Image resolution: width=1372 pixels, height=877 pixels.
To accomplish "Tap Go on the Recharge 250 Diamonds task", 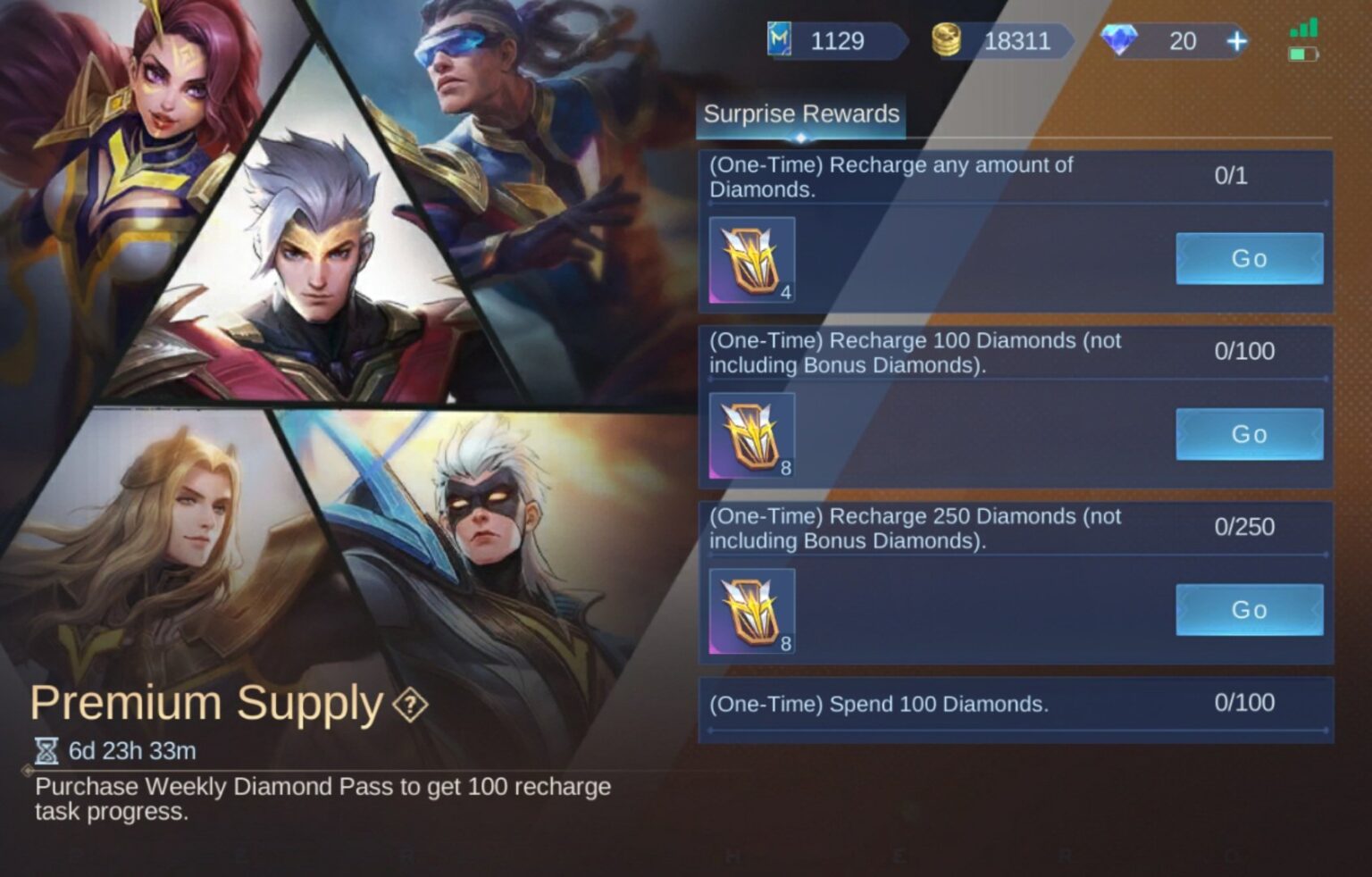I will (x=1249, y=609).
